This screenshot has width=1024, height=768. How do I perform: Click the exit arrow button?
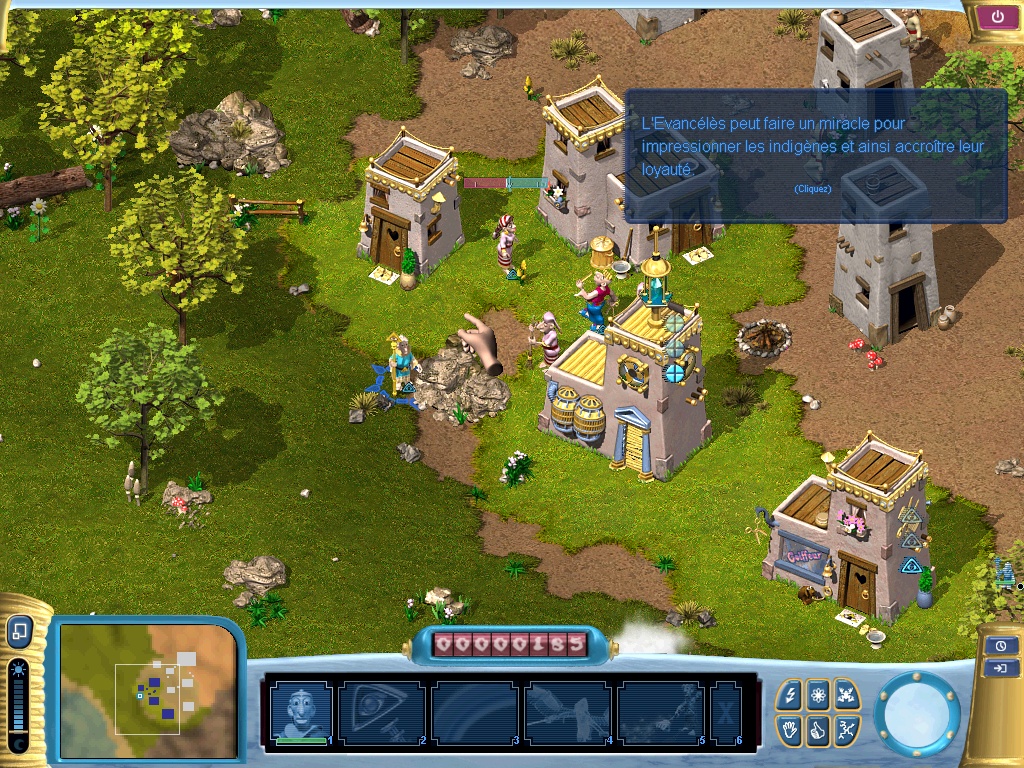click(1000, 668)
